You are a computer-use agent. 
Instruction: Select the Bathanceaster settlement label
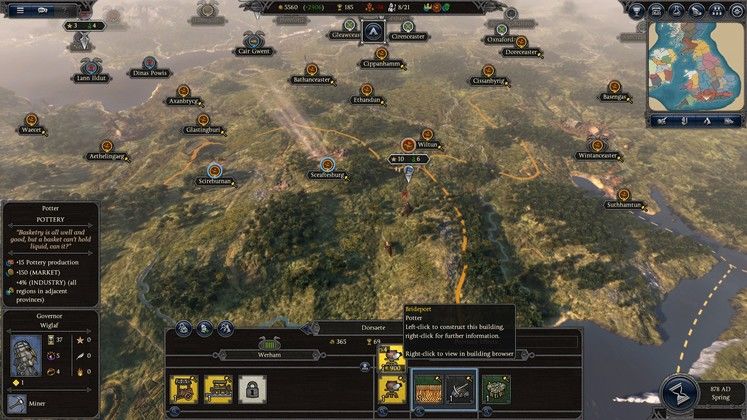click(310, 78)
